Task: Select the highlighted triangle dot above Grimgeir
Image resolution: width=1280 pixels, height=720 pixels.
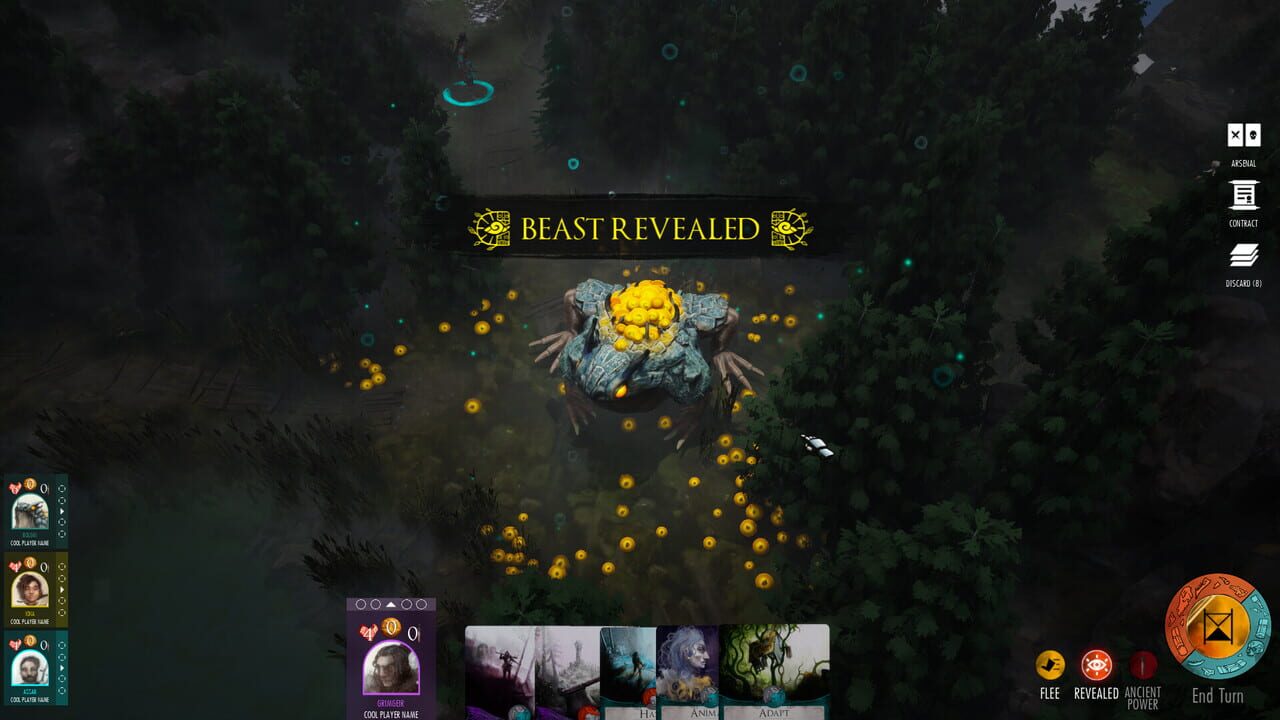Action: click(x=391, y=603)
